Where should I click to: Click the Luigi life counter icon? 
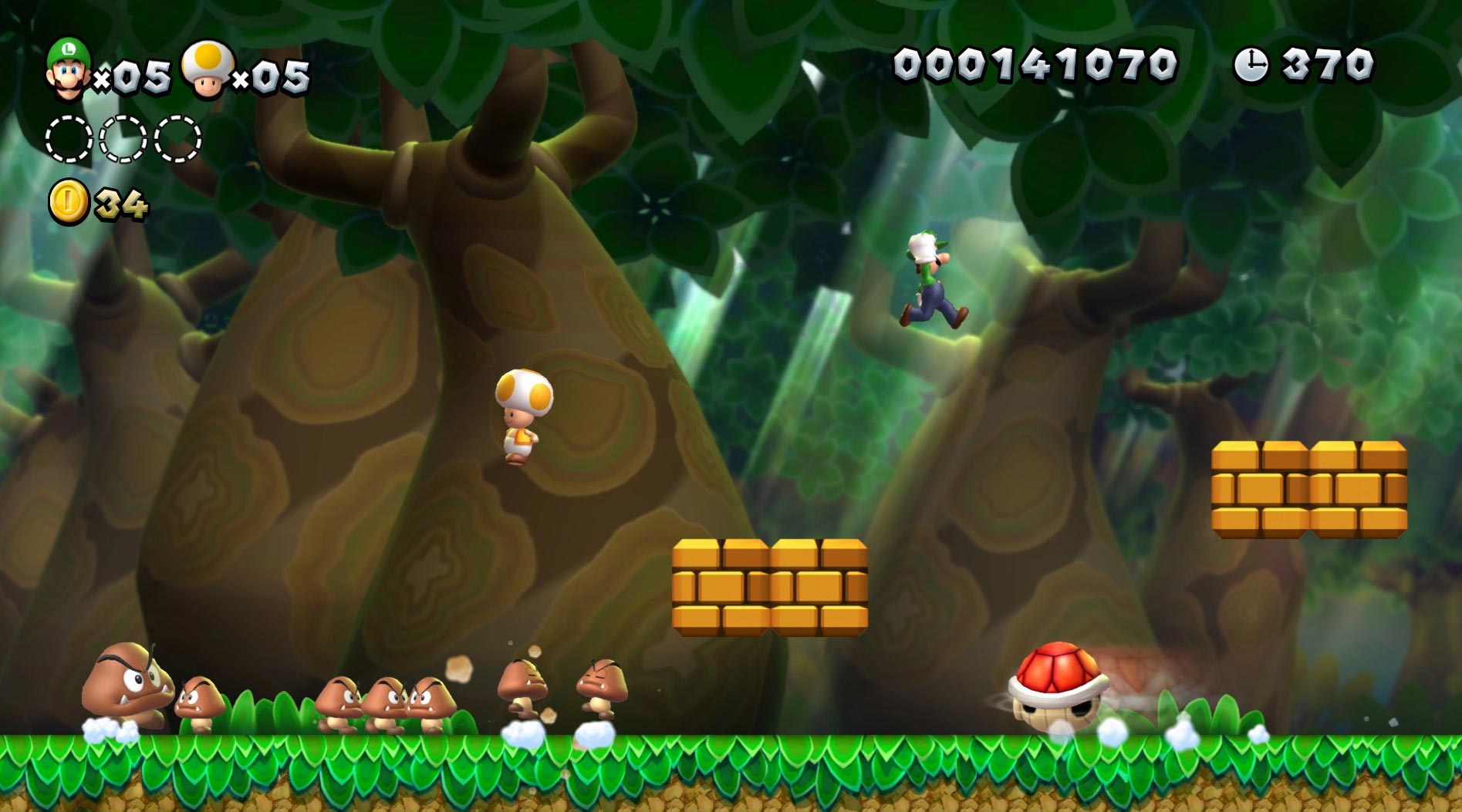point(69,69)
